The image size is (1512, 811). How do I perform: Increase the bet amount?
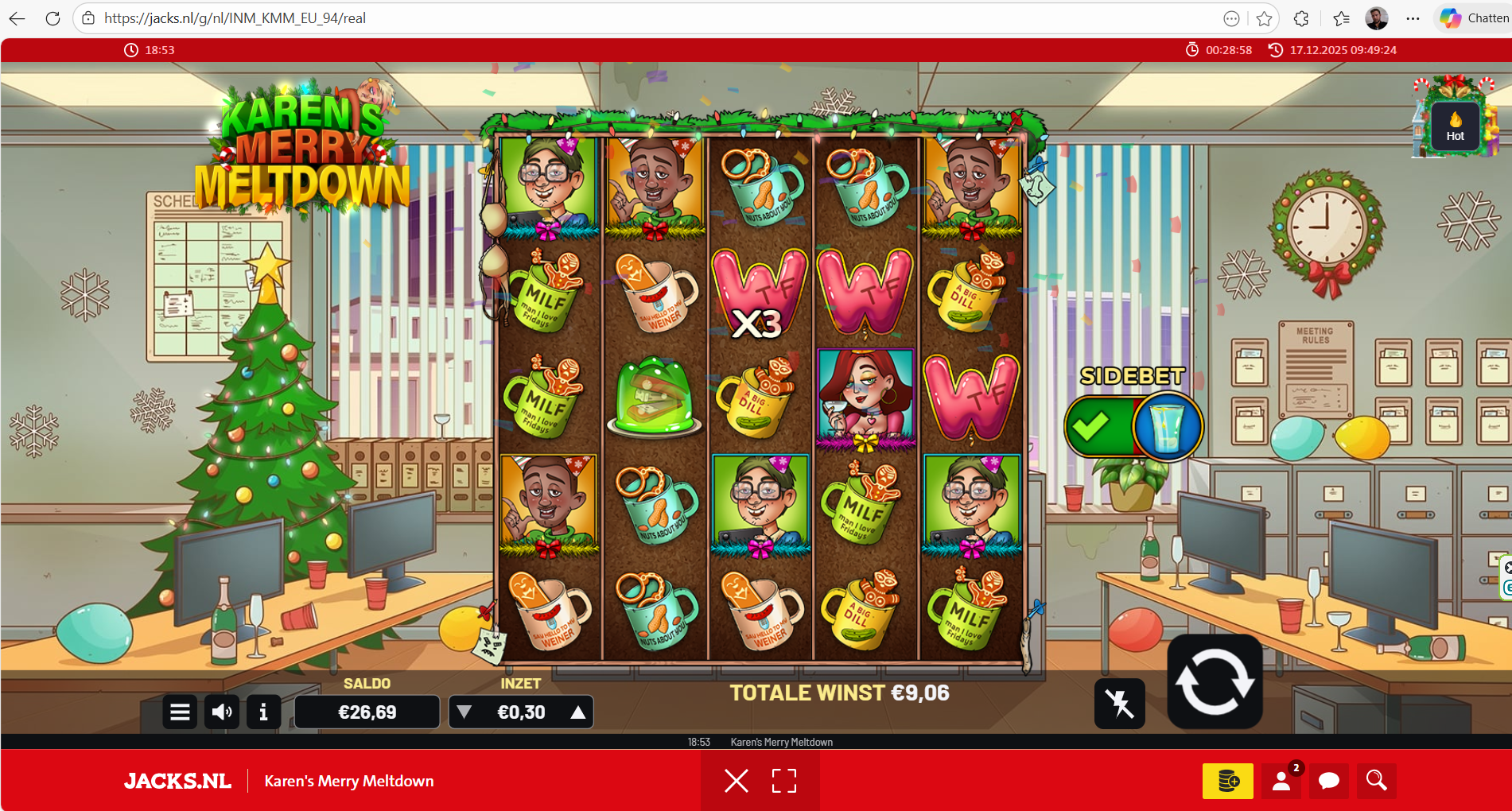point(578,712)
